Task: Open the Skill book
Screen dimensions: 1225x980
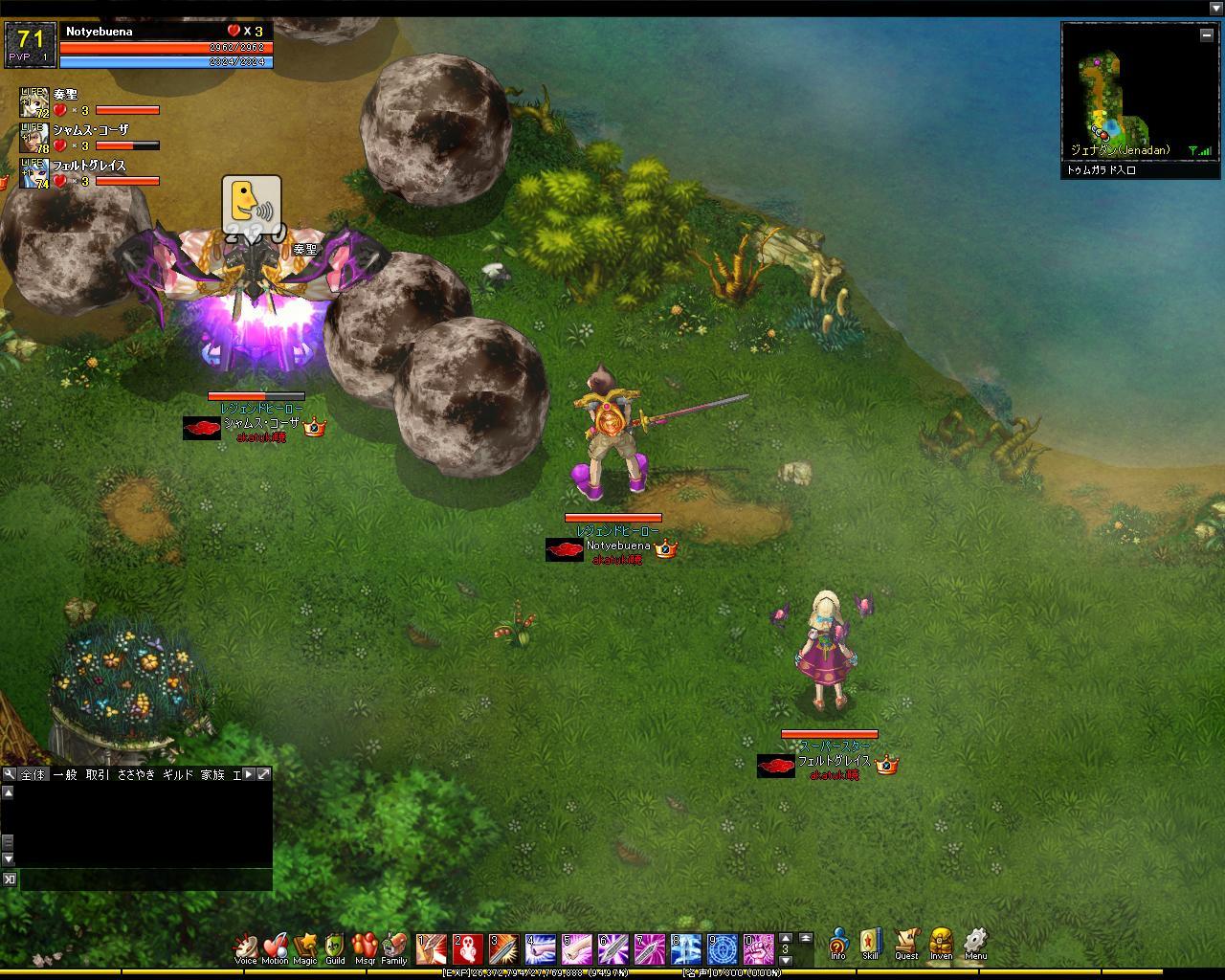Action: (870, 944)
